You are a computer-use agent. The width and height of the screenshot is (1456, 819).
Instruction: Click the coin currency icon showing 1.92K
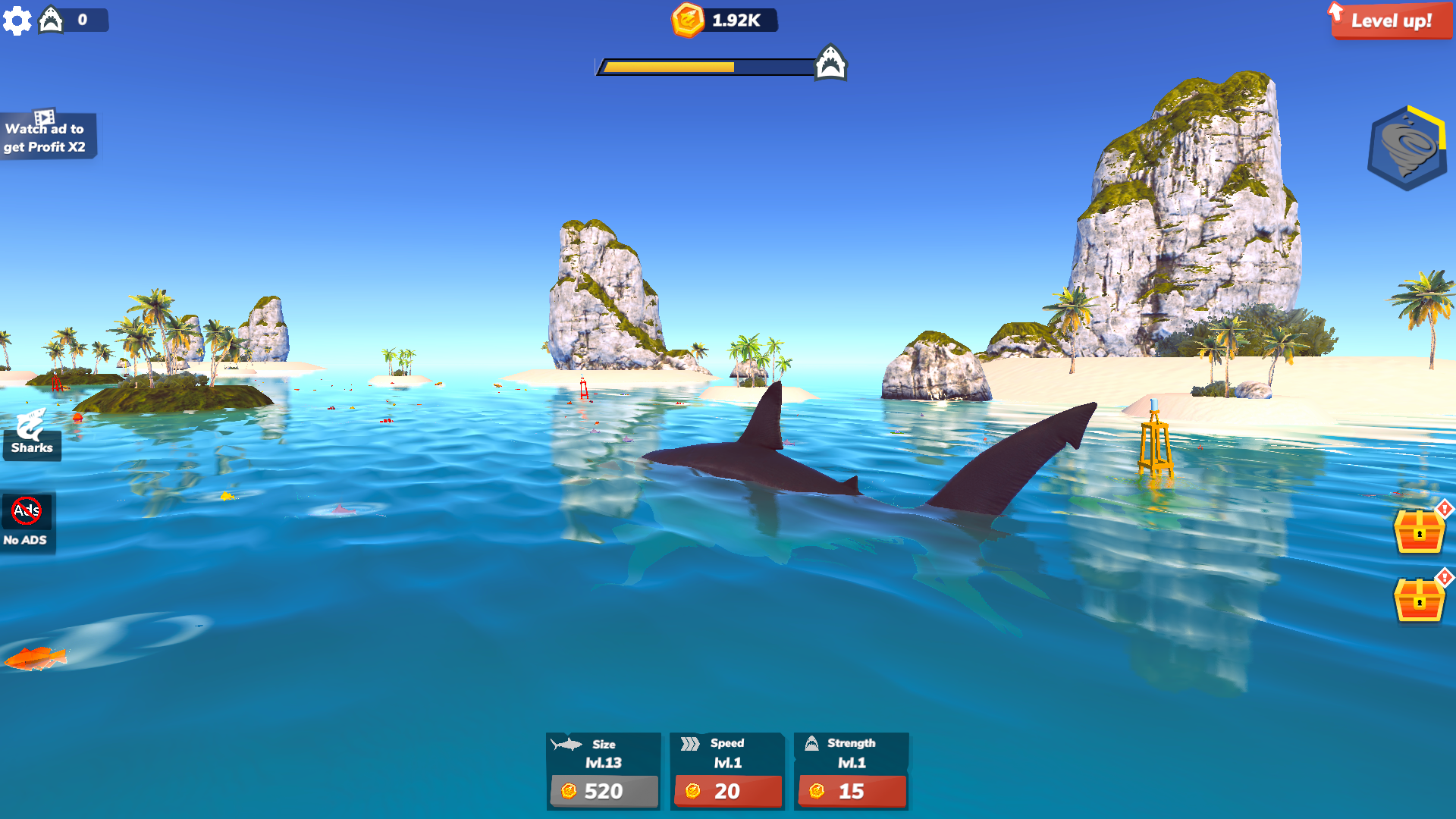pyautogui.click(x=689, y=20)
